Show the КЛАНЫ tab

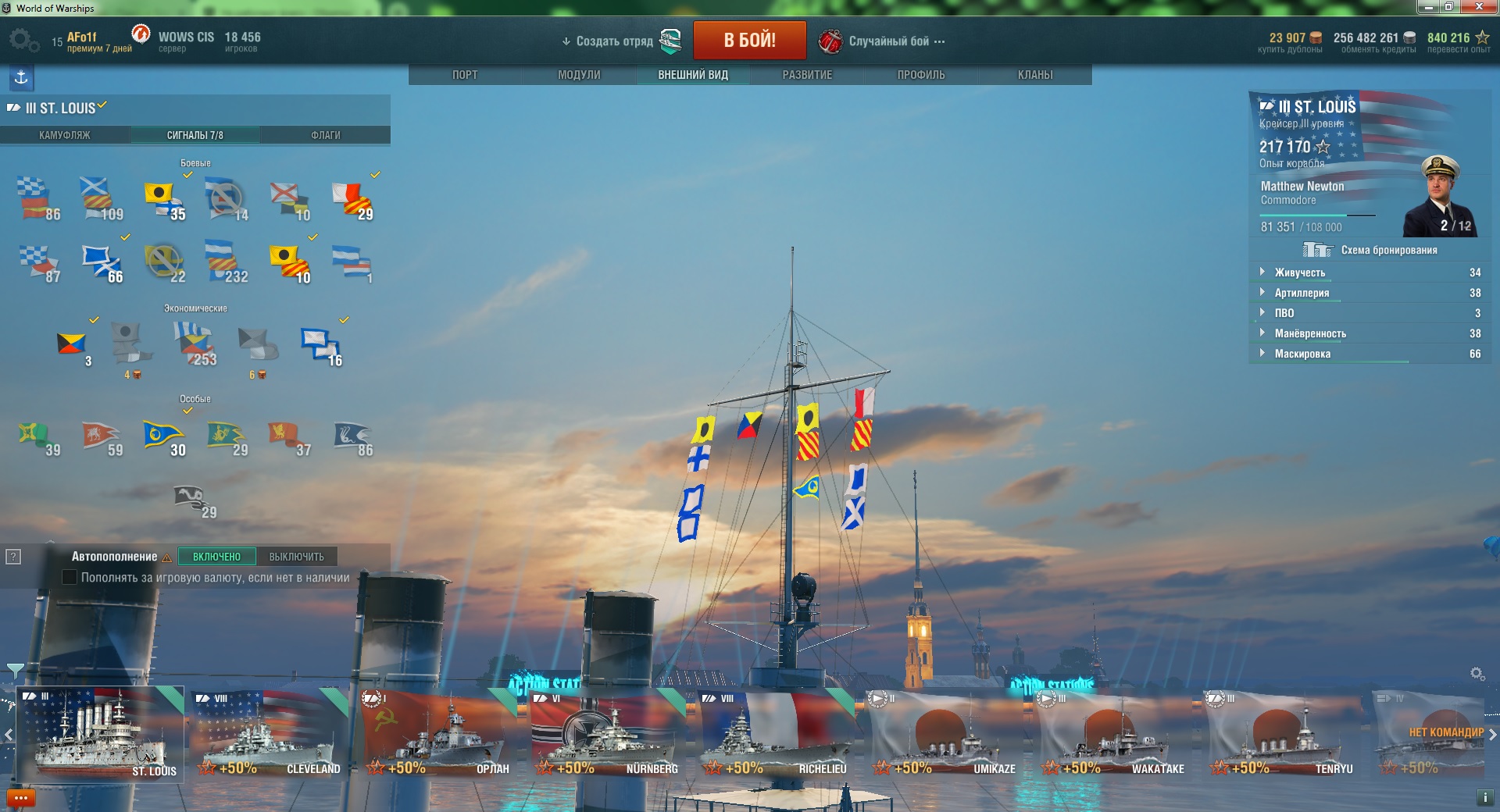pyautogui.click(x=1035, y=75)
